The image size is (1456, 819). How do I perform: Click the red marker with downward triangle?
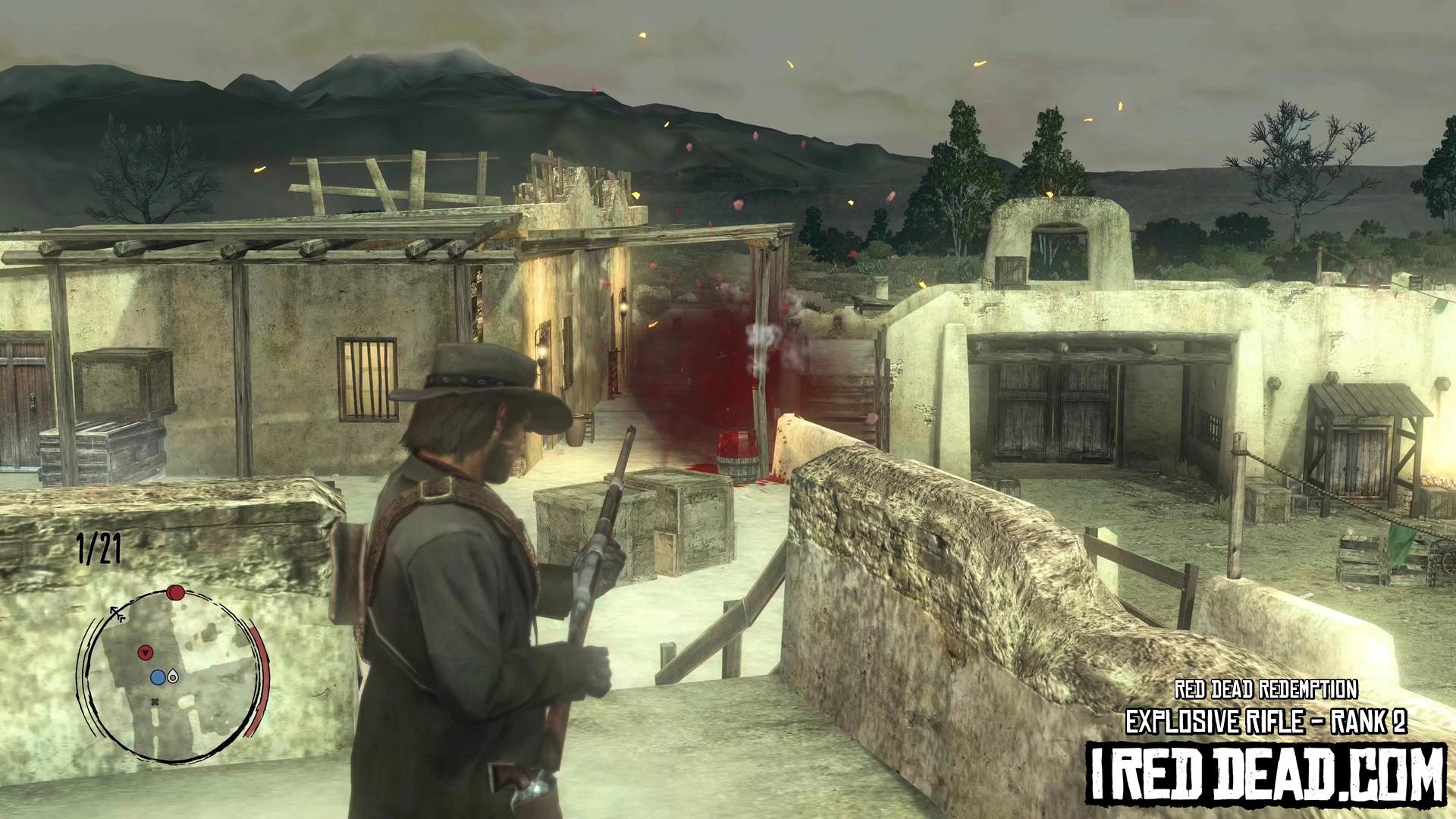146,652
